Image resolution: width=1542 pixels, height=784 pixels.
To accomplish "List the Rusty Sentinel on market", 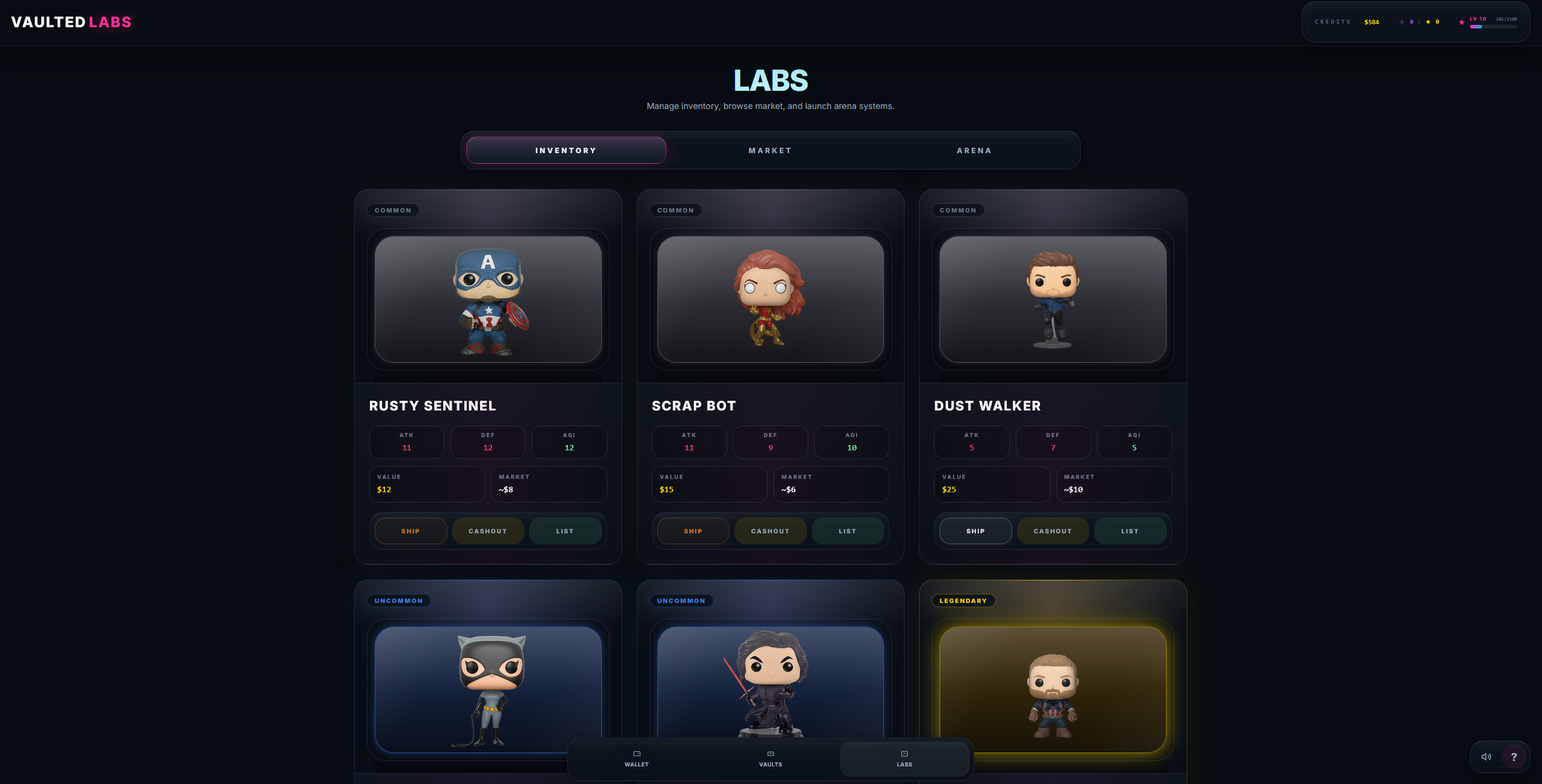I will tap(565, 531).
